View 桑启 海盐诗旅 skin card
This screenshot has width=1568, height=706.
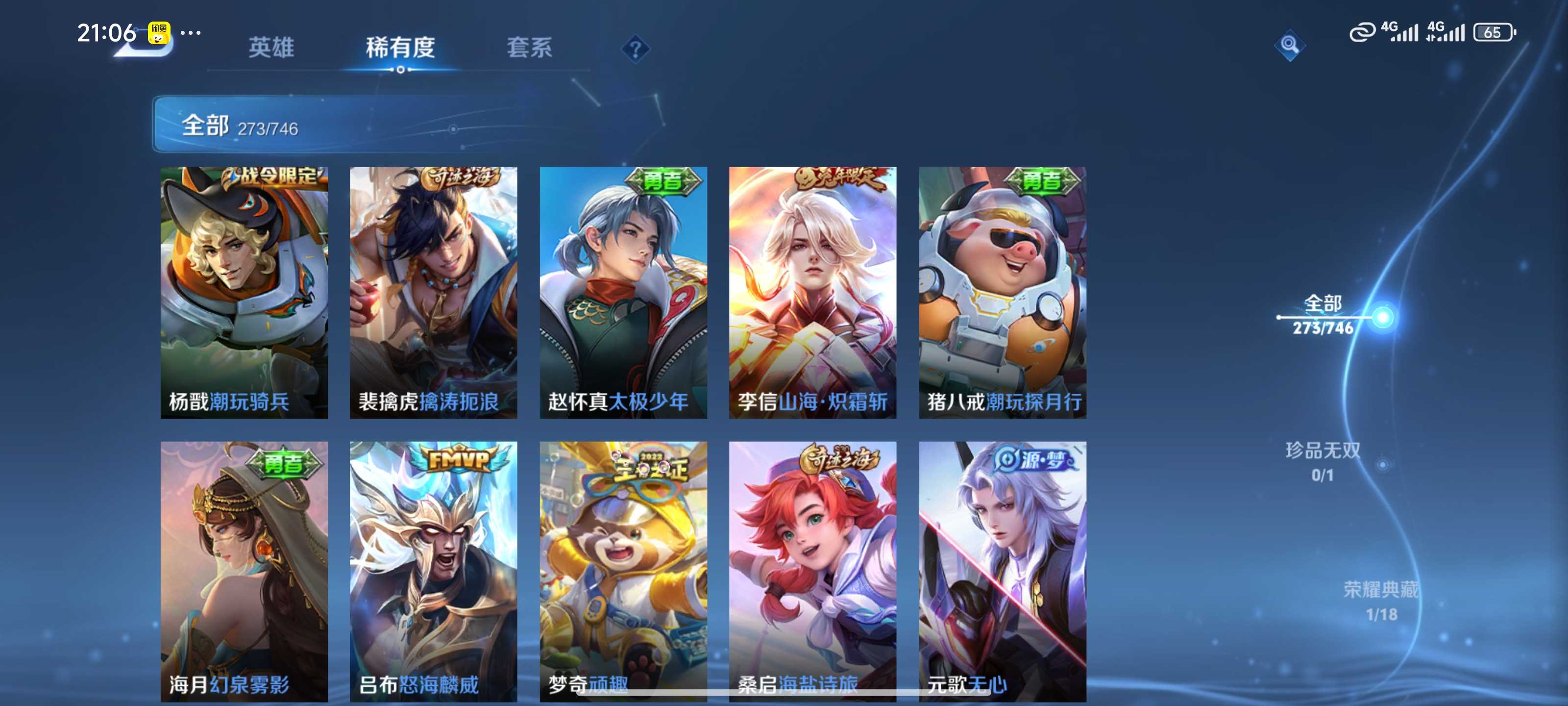812,570
